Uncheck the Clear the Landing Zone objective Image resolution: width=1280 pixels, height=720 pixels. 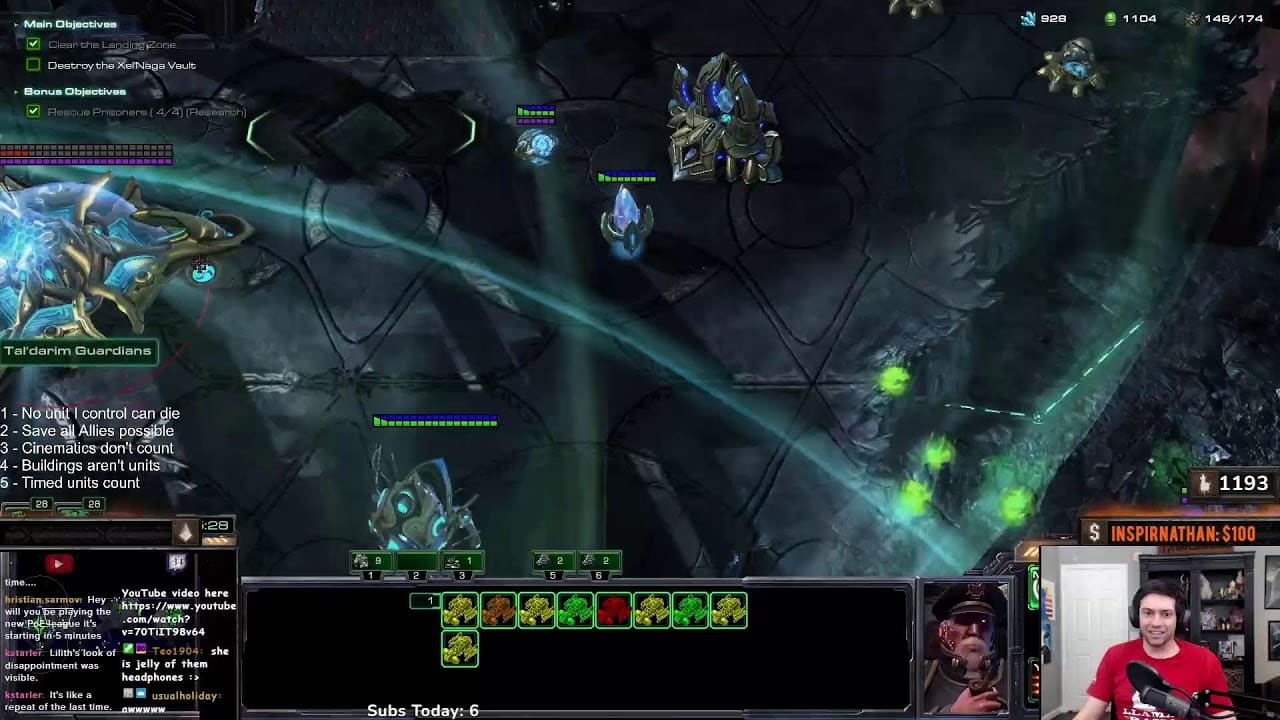[33, 43]
